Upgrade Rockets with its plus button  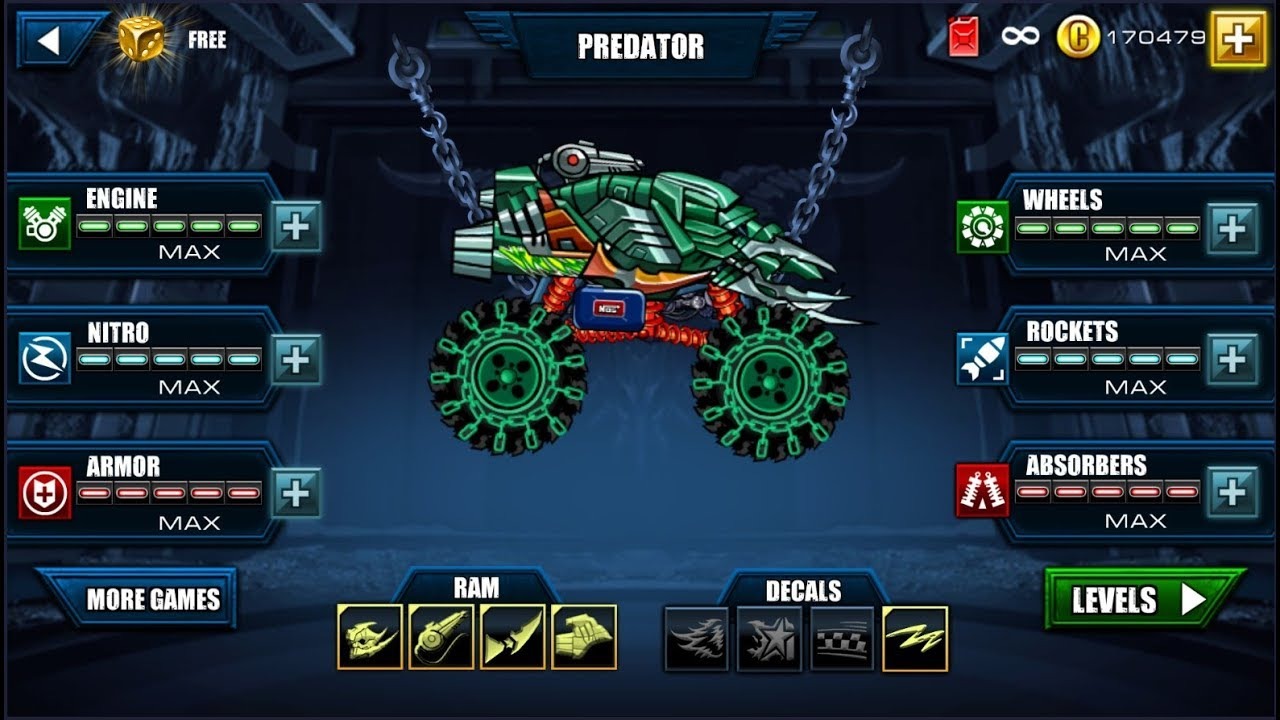[x=1232, y=359]
